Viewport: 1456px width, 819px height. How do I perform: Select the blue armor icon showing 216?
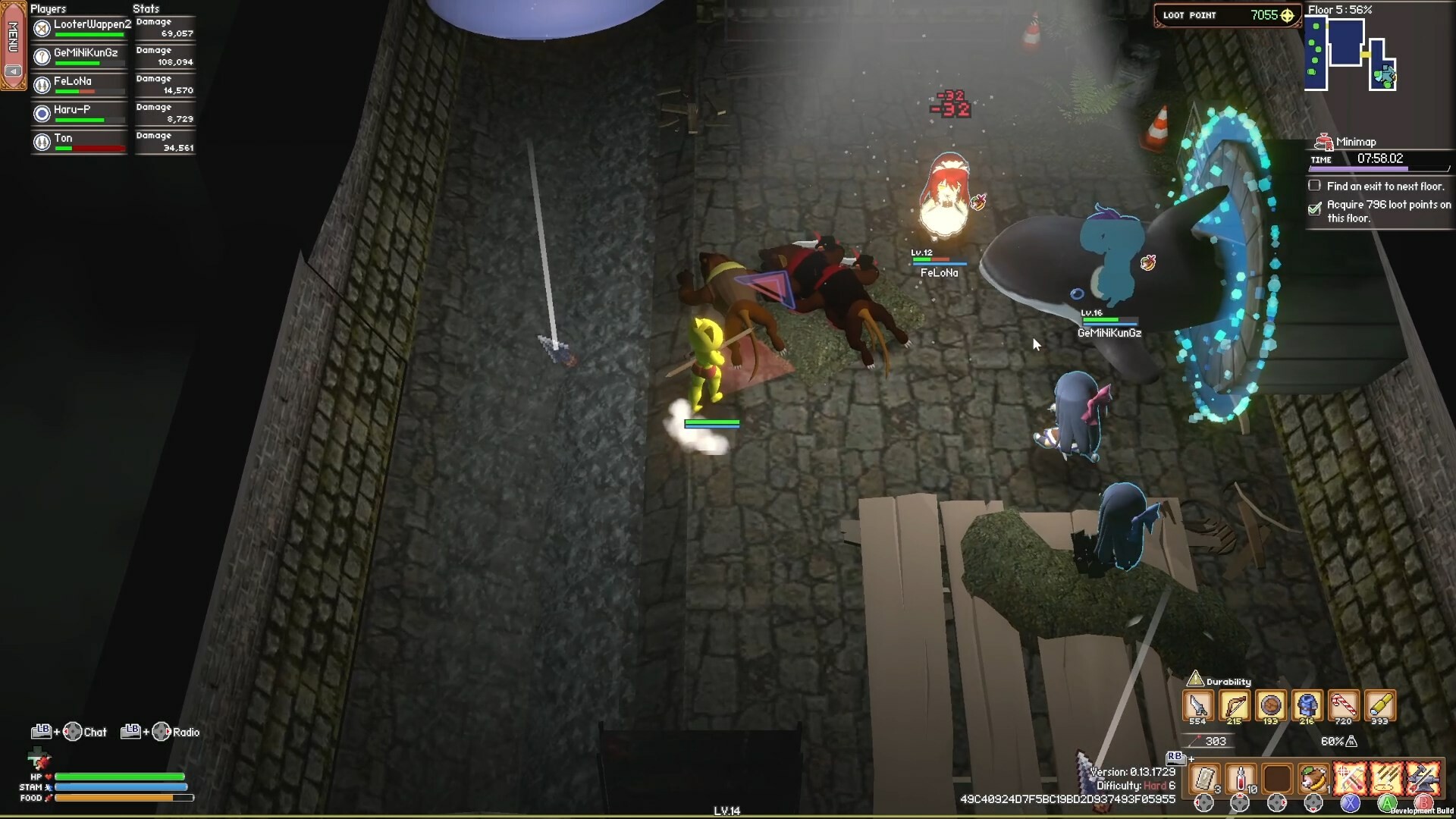[x=1306, y=705]
